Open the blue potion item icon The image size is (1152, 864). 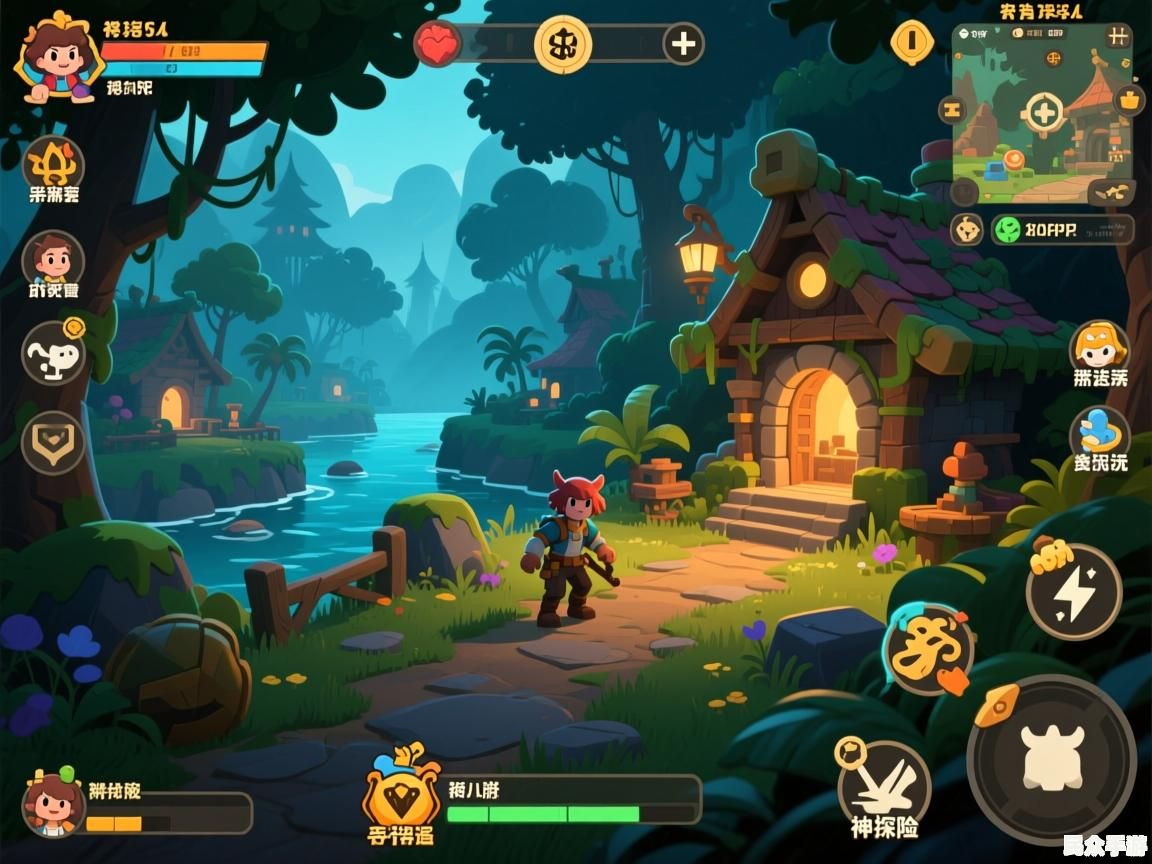[x=1099, y=434]
